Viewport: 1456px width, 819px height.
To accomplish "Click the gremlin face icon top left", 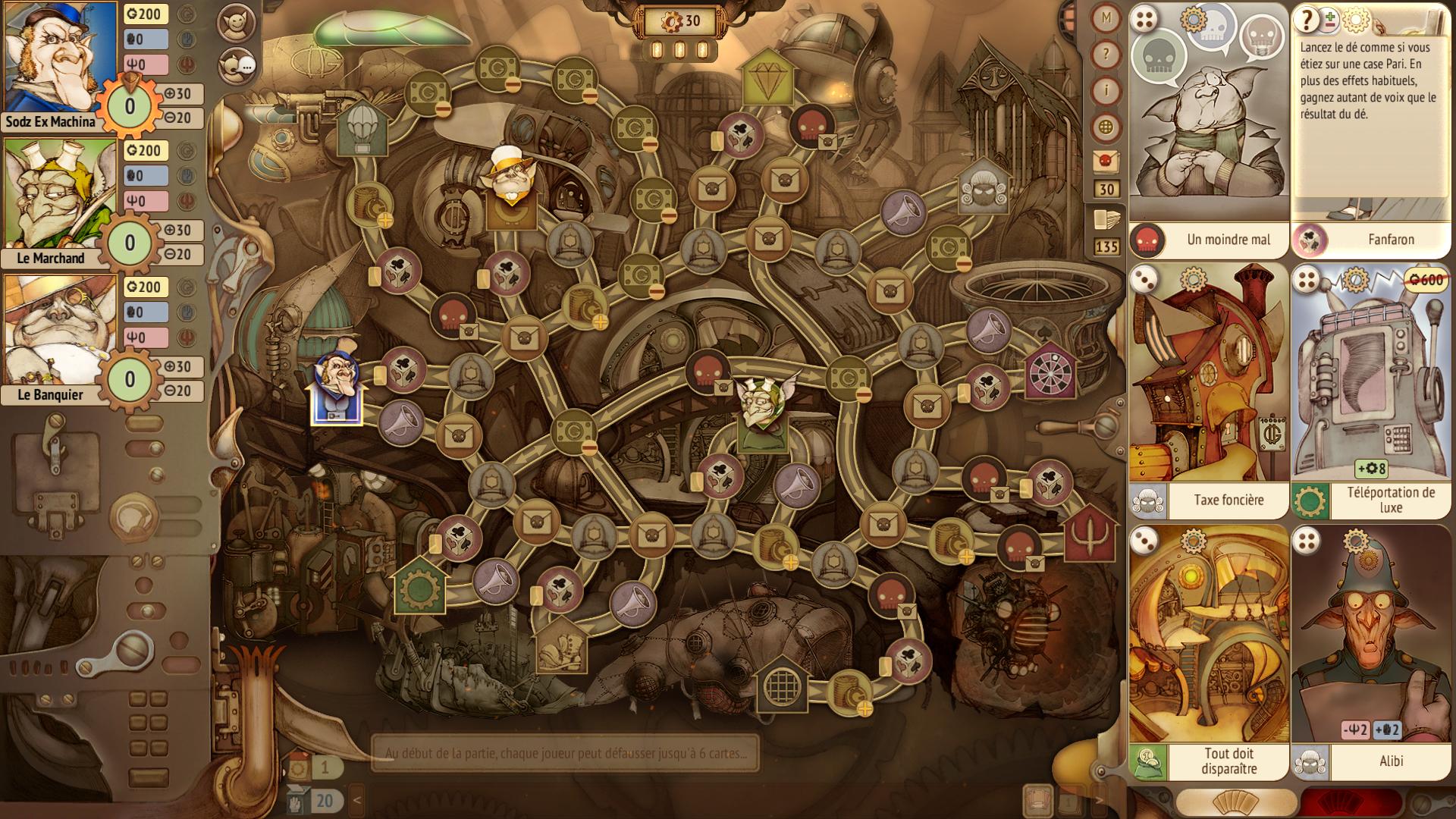I will pos(236,23).
